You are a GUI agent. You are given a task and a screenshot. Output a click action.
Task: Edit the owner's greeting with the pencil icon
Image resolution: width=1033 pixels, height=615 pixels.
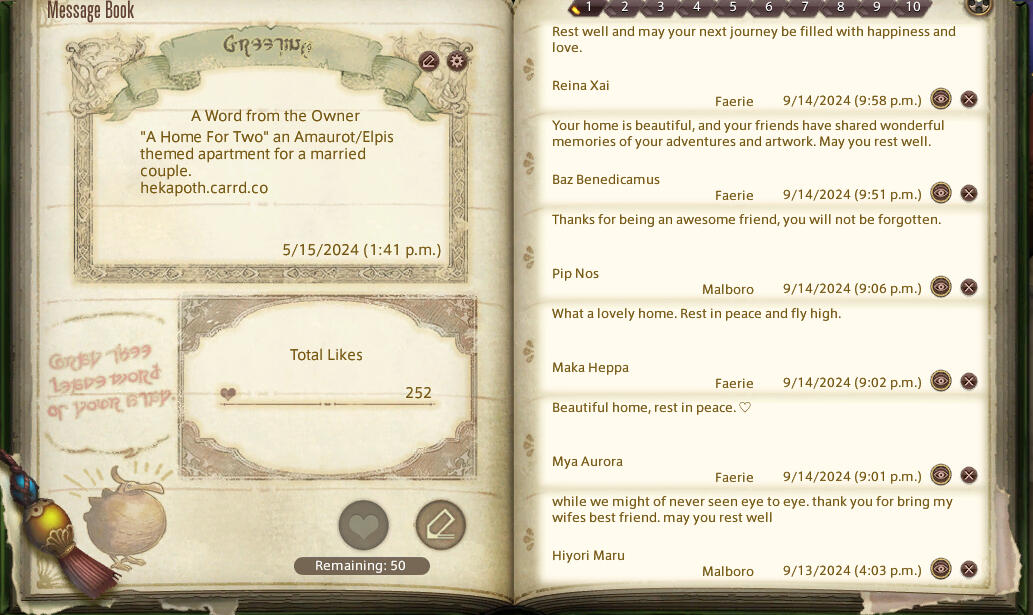[x=429, y=61]
